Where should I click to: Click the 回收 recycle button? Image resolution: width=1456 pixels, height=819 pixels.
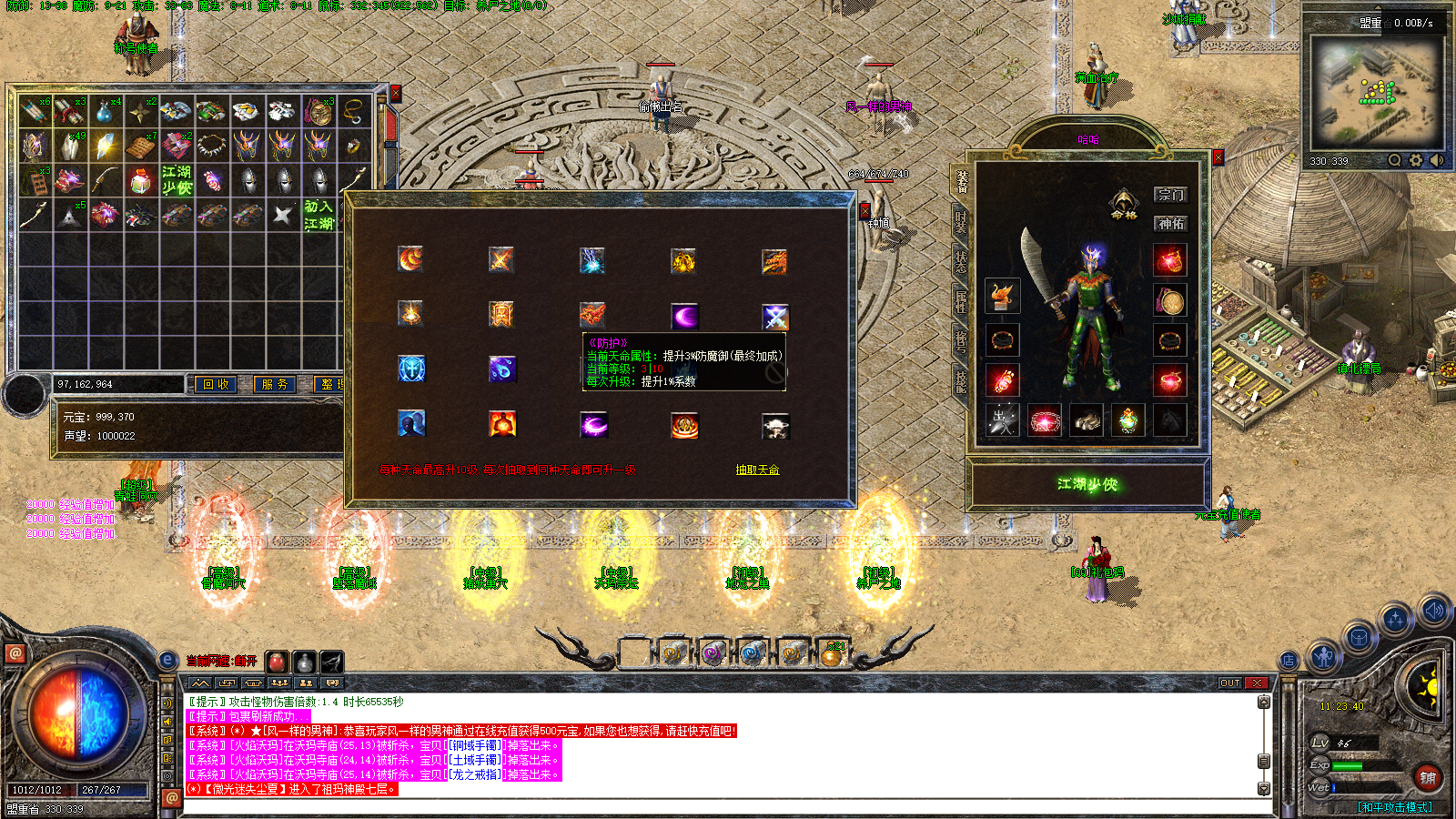(216, 385)
